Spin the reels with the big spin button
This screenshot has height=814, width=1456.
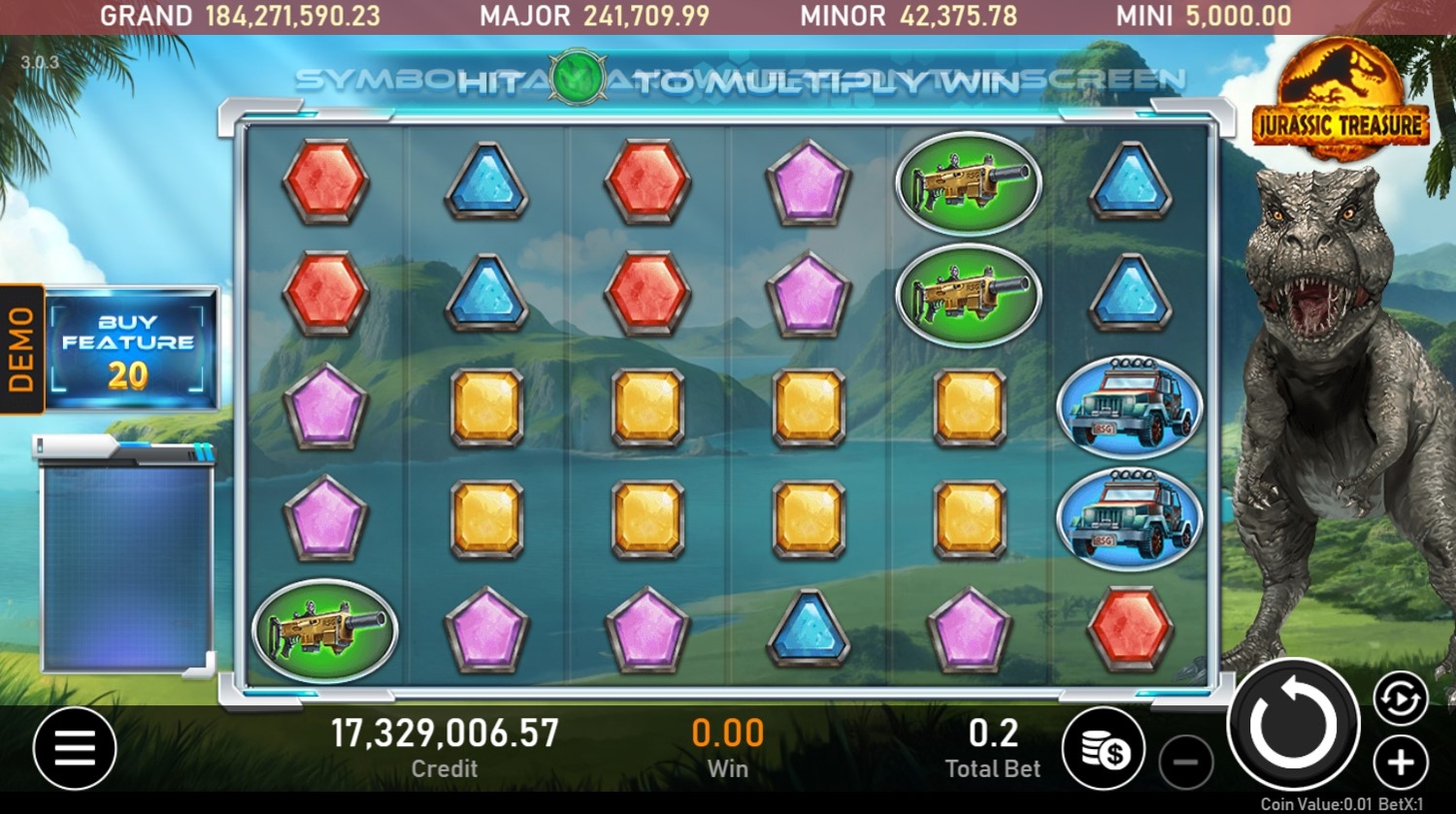[x=1293, y=725]
